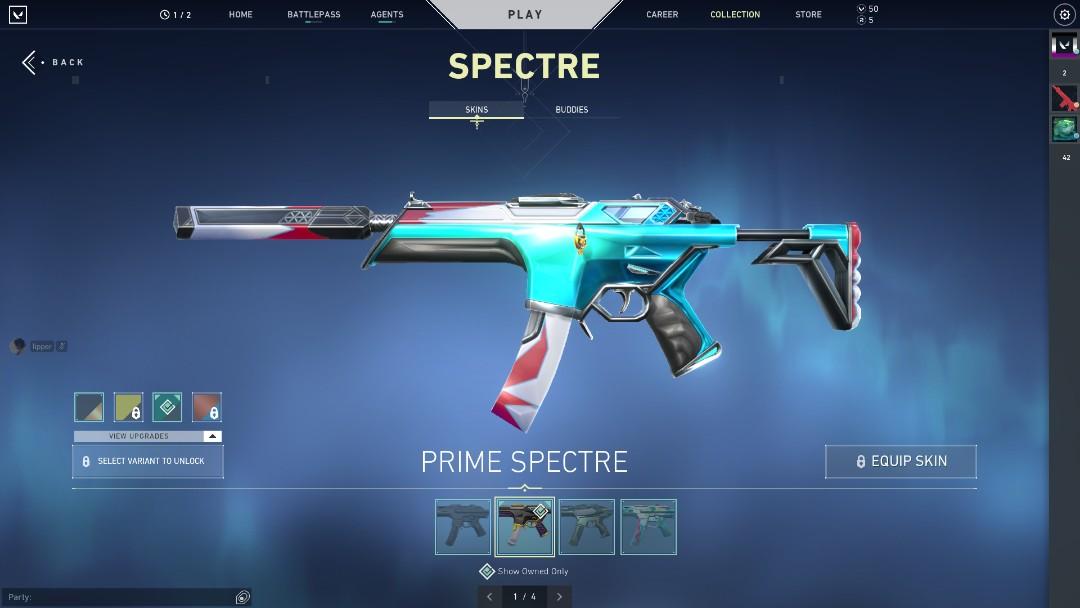
Task: Open the Career page
Action: pyautogui.click(x=662, y=15)
